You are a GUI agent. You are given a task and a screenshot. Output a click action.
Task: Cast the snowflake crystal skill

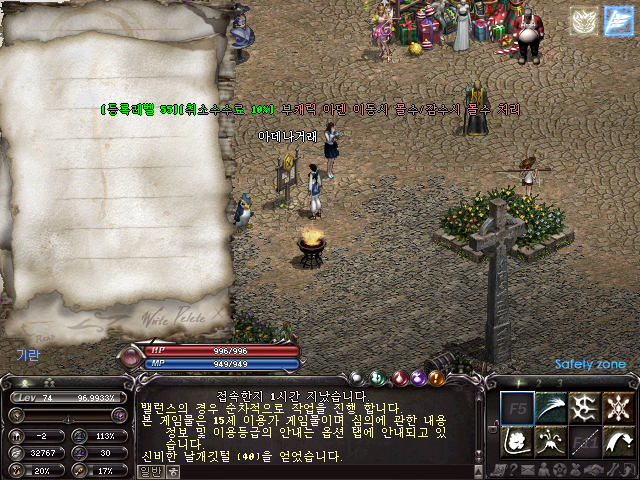click(618, 407)
